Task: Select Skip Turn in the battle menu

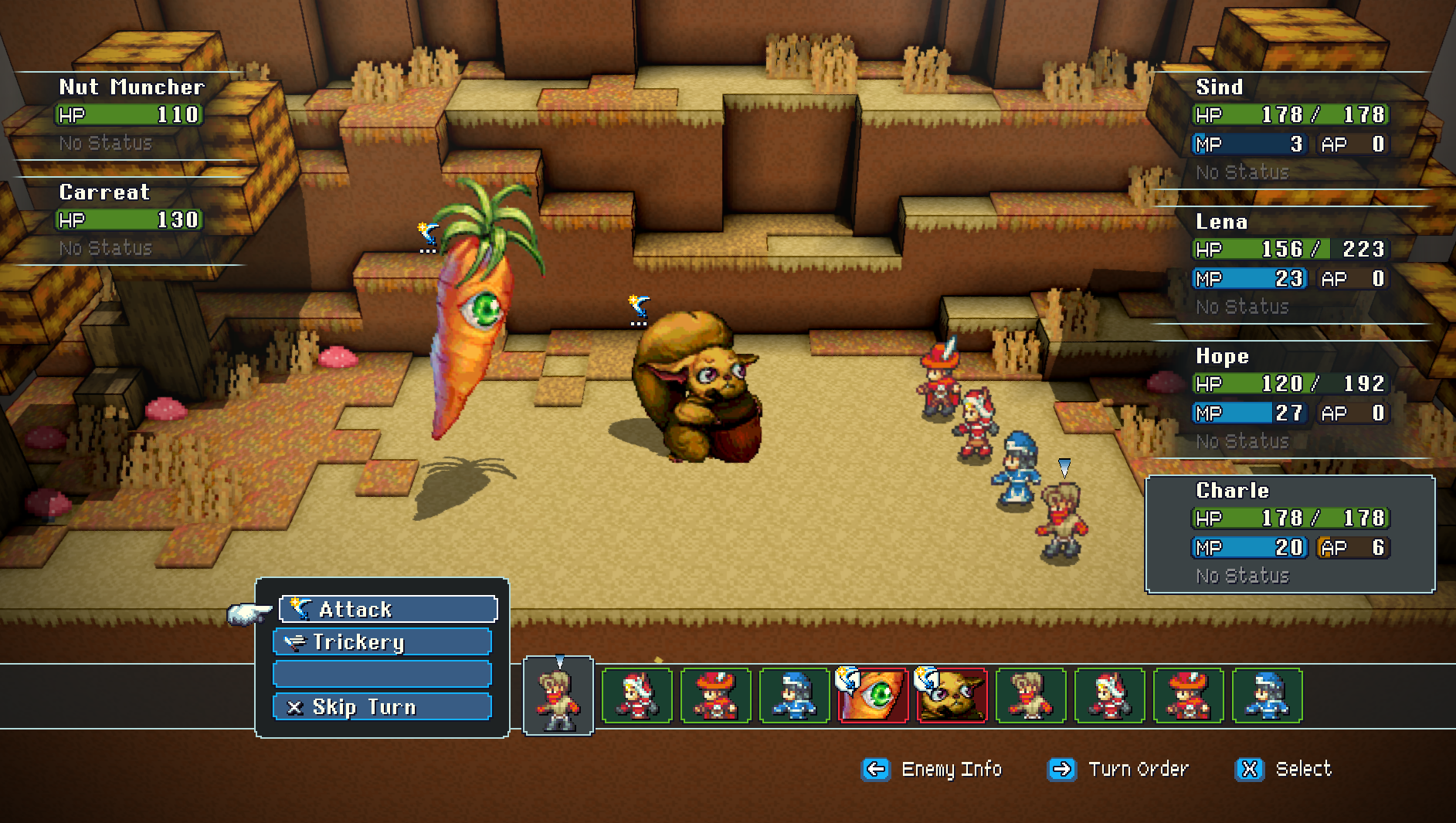Action: click(x=382, y=706)
